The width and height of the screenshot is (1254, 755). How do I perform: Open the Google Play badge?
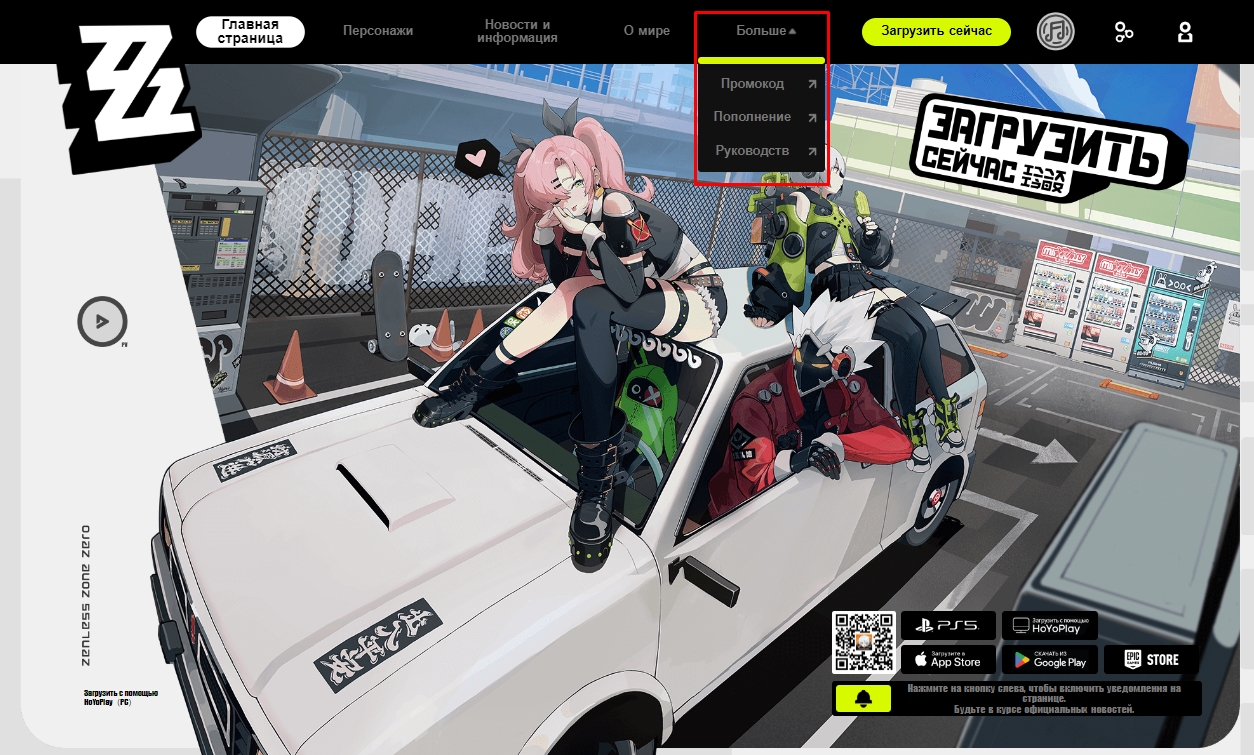click(x=1049, y=660)
